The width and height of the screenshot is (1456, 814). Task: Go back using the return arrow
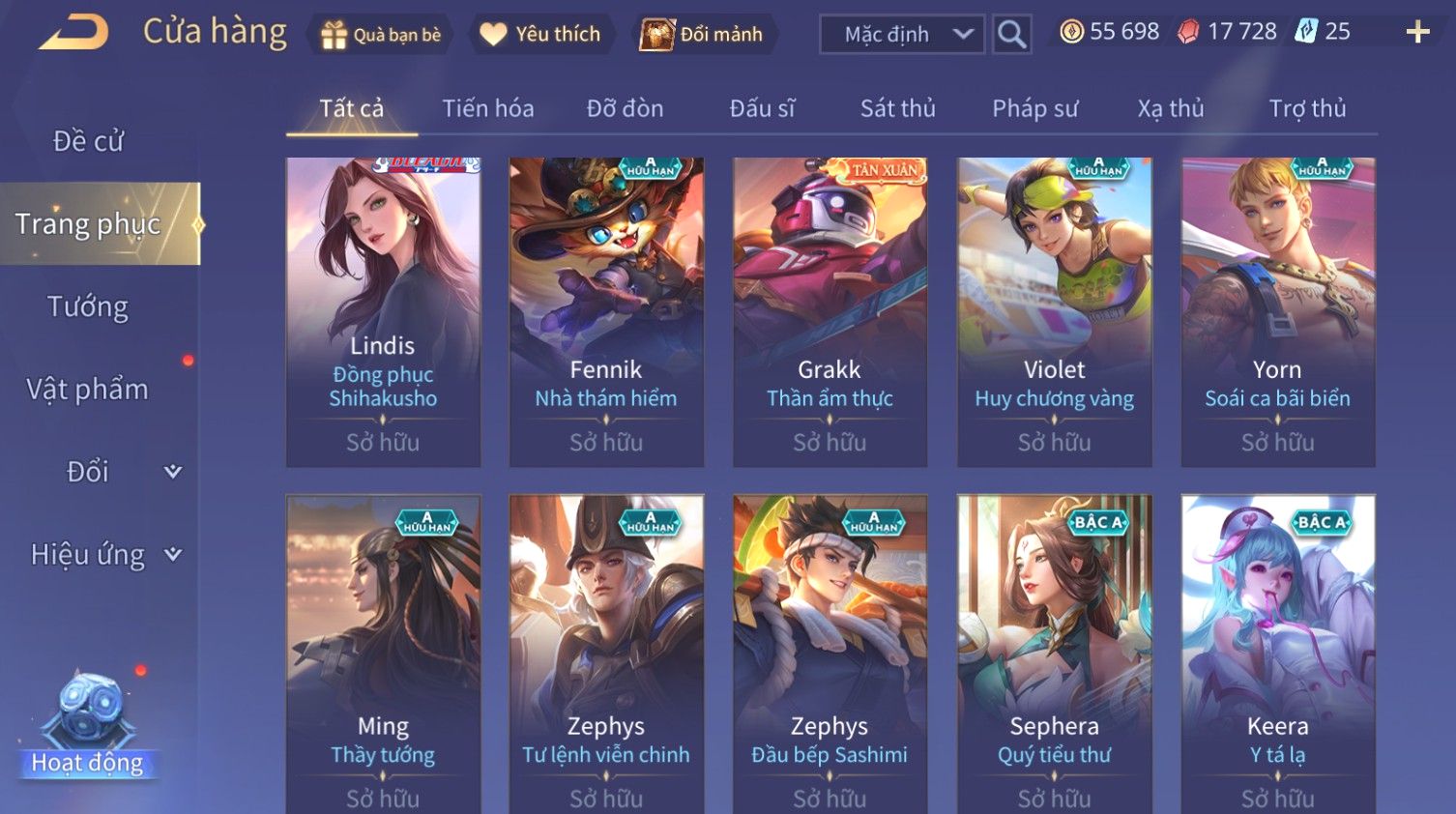73,33
